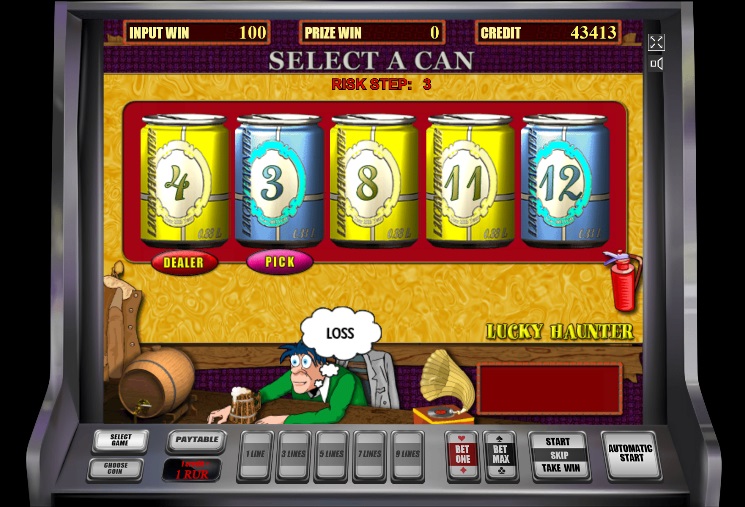Open the Paytable
The width and height of the screenshot is (745, 507).
[x=195, y=440]
